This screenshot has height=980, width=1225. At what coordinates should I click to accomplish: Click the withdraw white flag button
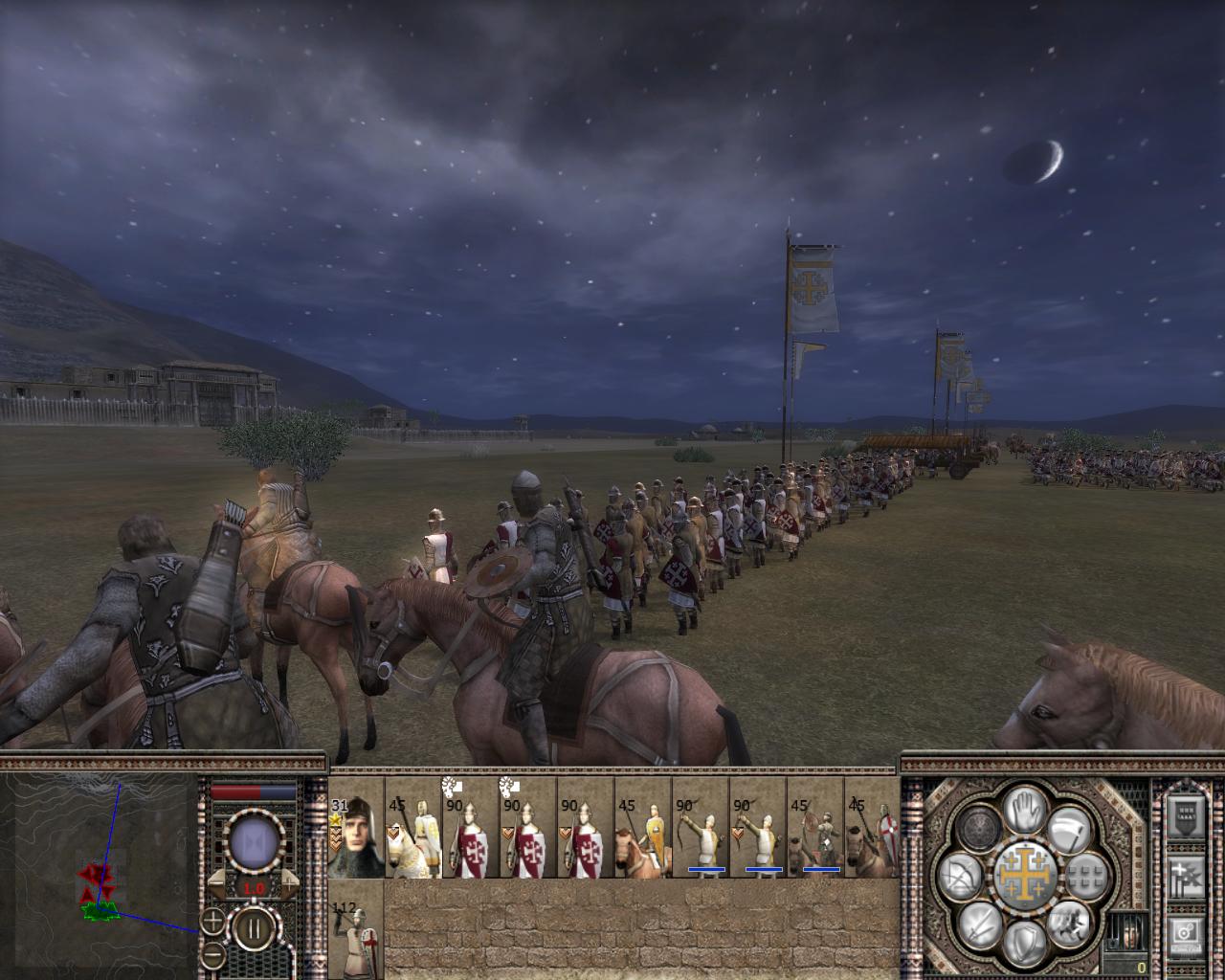[x=1071, y=829]
